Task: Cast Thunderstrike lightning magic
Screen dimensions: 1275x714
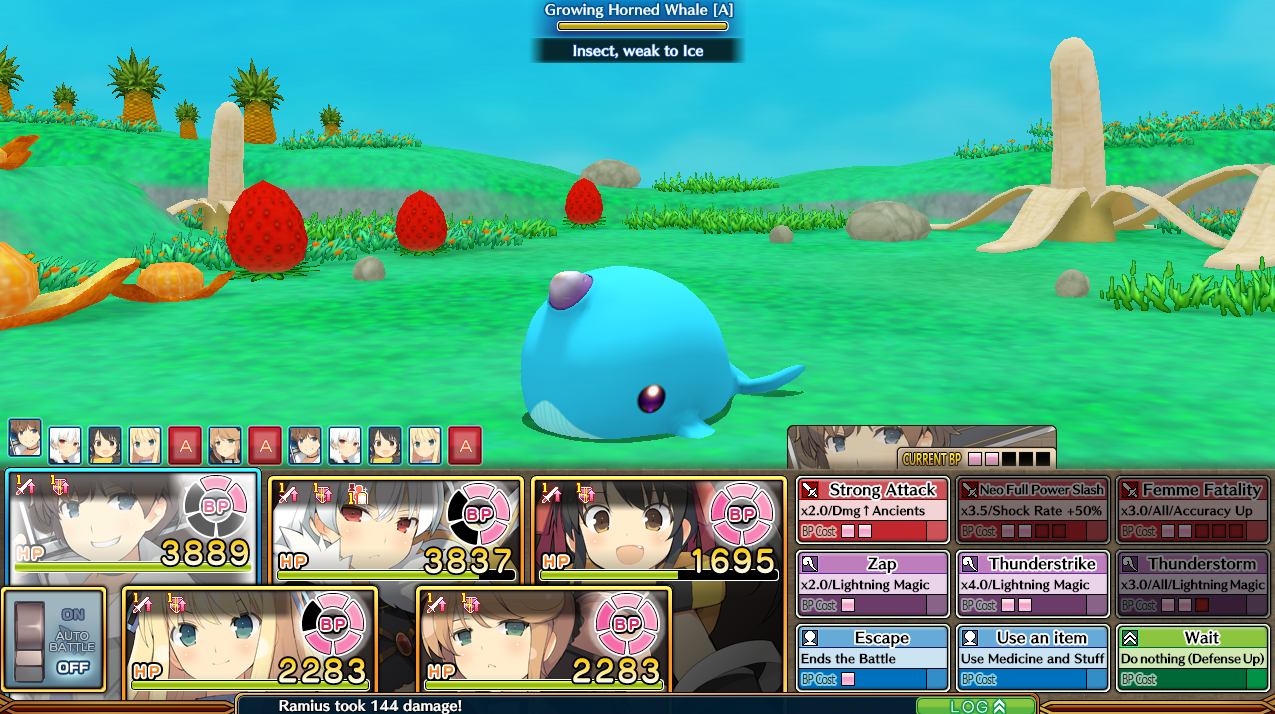Action: tap(1032, 584)
